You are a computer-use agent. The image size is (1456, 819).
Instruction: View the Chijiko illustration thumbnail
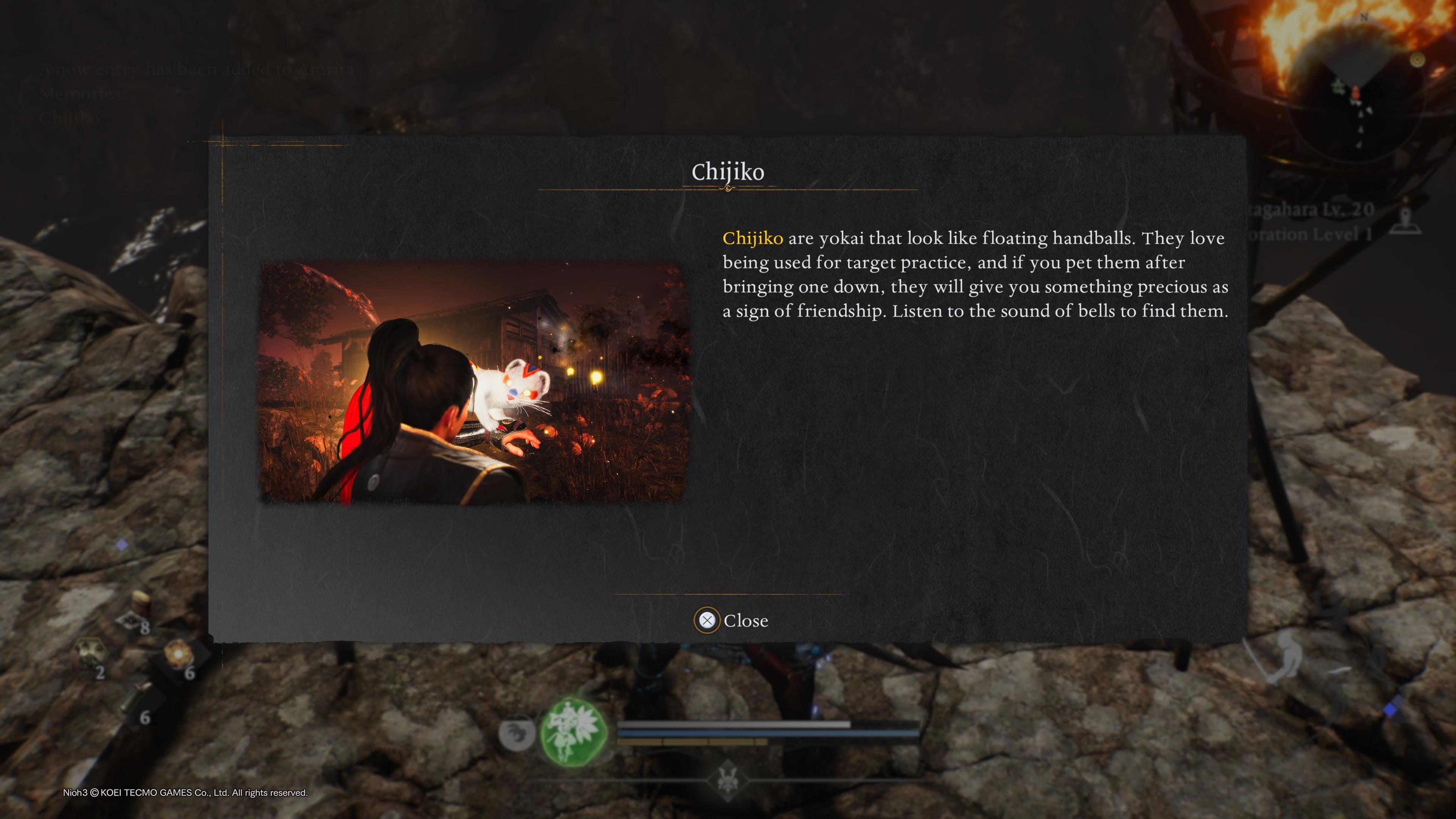[x=473, y=382]
